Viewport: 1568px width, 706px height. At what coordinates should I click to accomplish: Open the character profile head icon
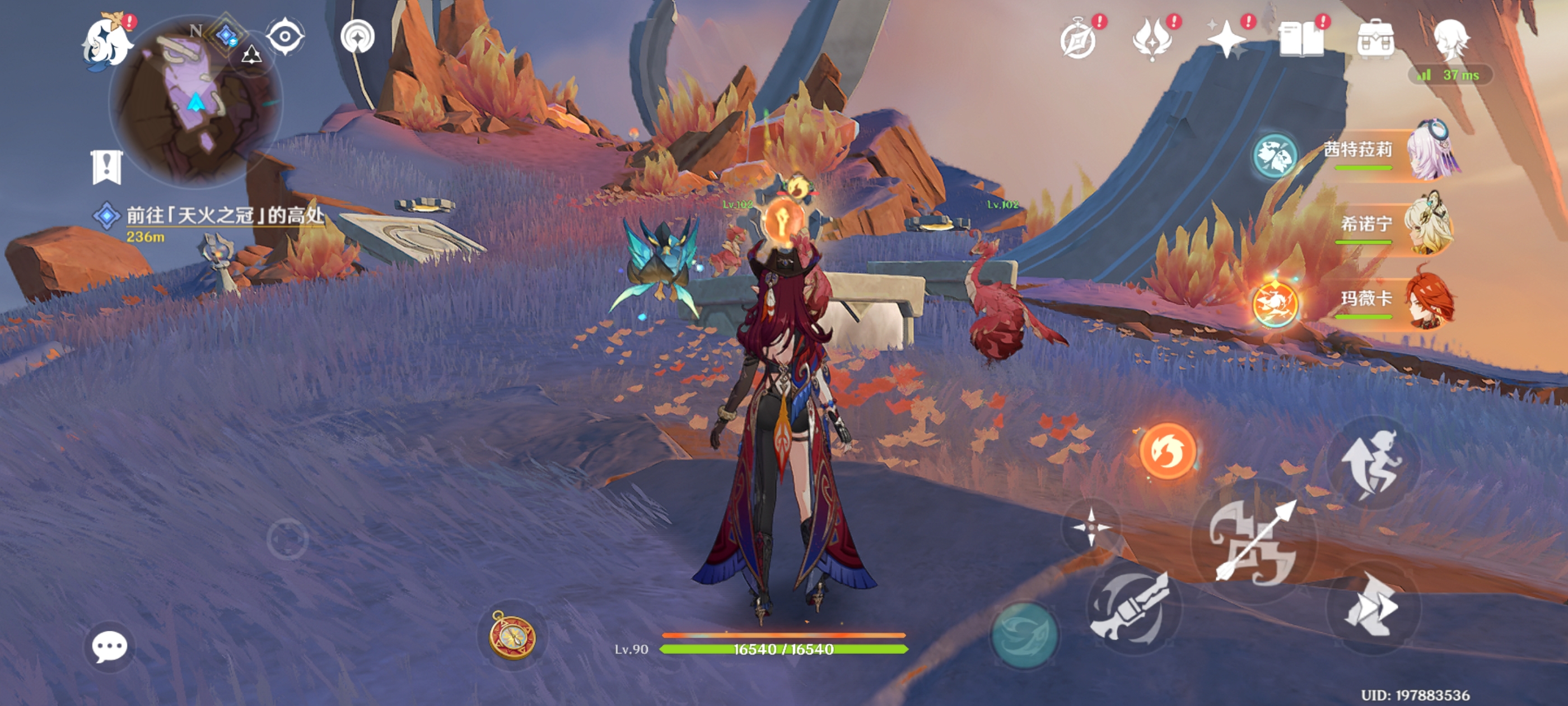point(1450,40)
